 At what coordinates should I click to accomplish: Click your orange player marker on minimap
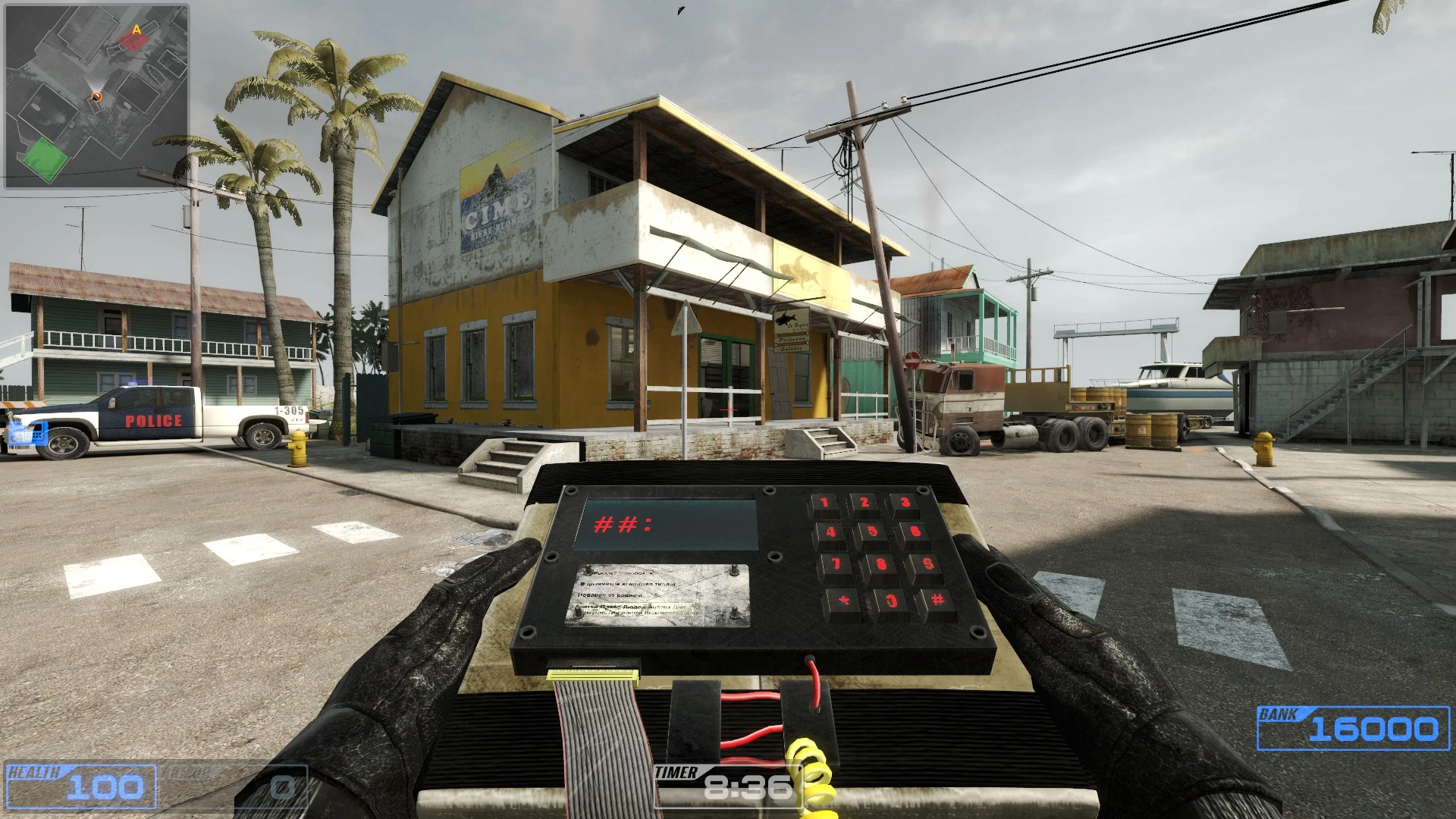96,97
